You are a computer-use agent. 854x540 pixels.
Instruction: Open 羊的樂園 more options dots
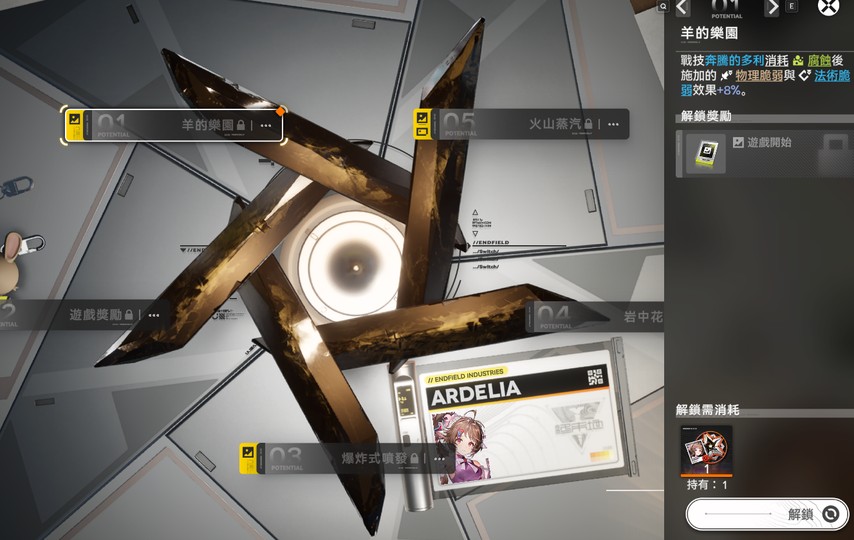[x=266, y=125]
